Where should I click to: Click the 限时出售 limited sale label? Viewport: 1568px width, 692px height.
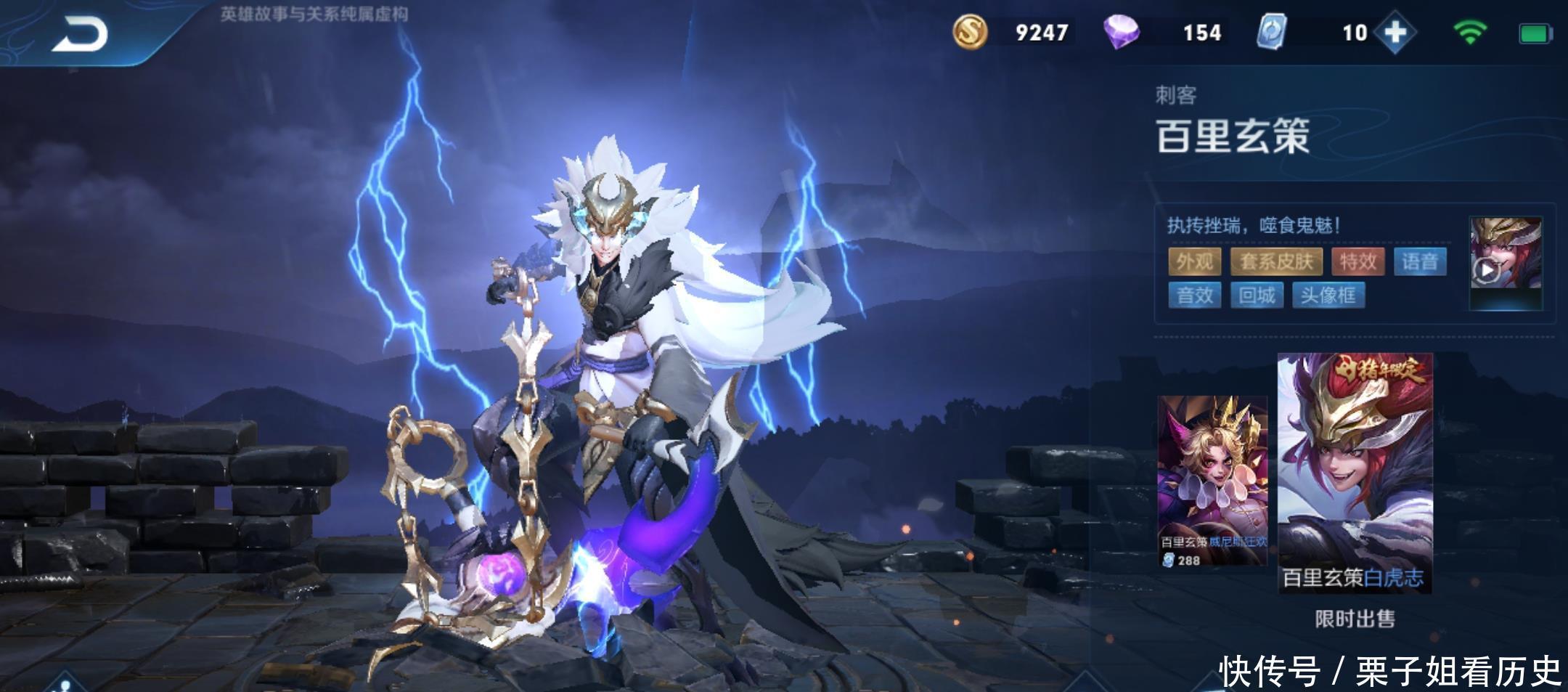click(1355, 619)
